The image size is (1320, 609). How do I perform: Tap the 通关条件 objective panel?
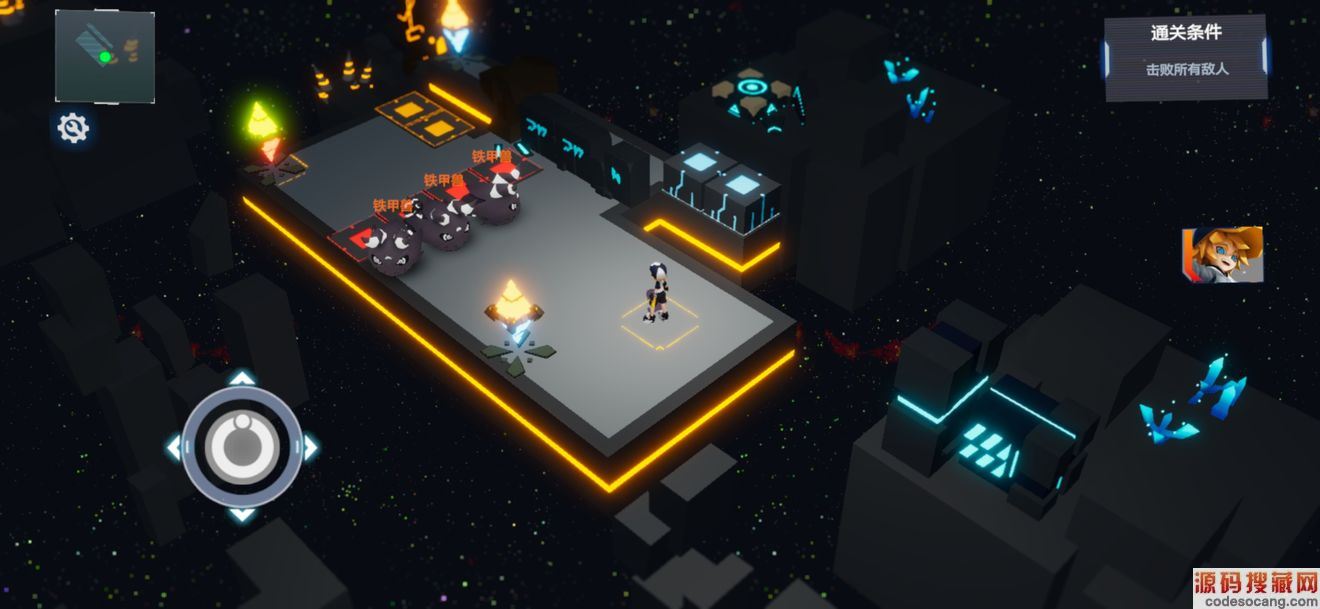point(1187,56)
